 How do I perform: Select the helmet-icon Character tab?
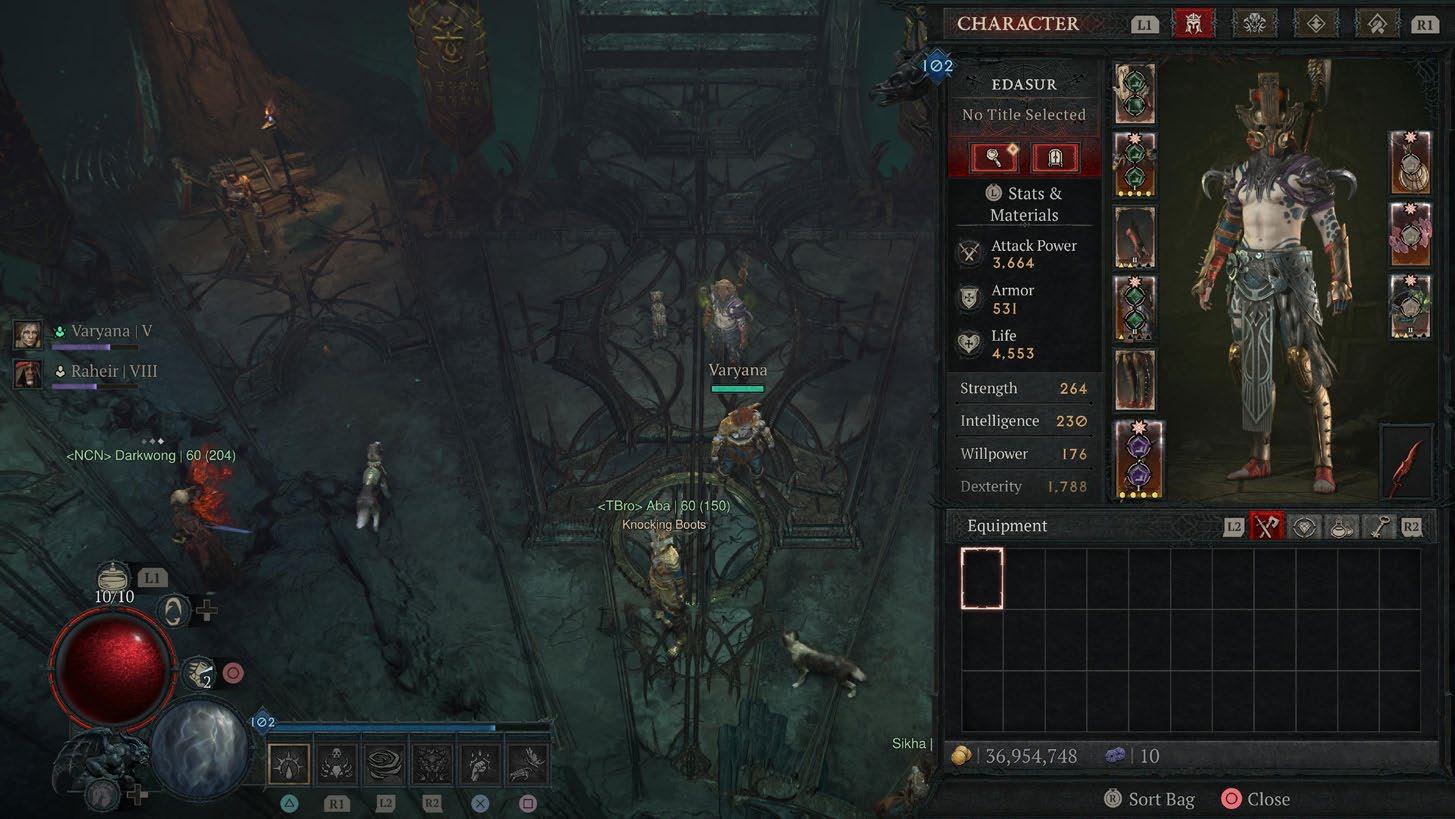(x=1193, y=24)
